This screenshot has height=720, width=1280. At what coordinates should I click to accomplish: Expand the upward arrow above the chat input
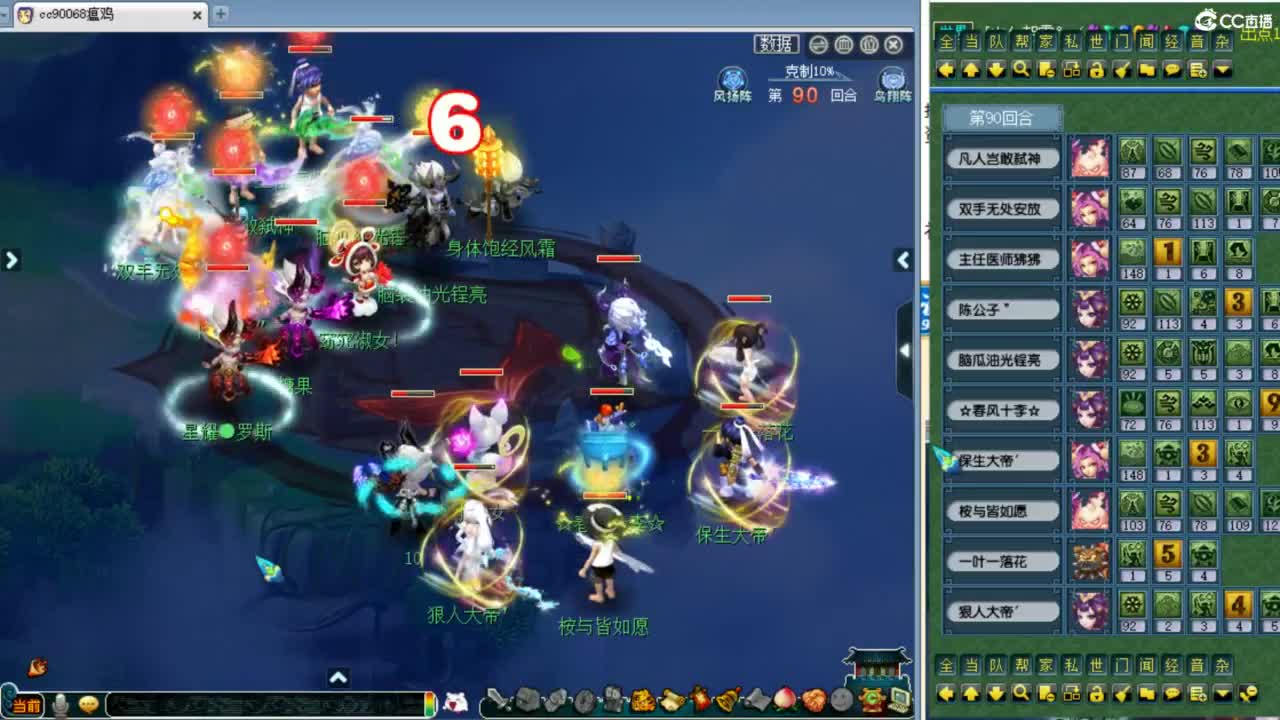340,677
